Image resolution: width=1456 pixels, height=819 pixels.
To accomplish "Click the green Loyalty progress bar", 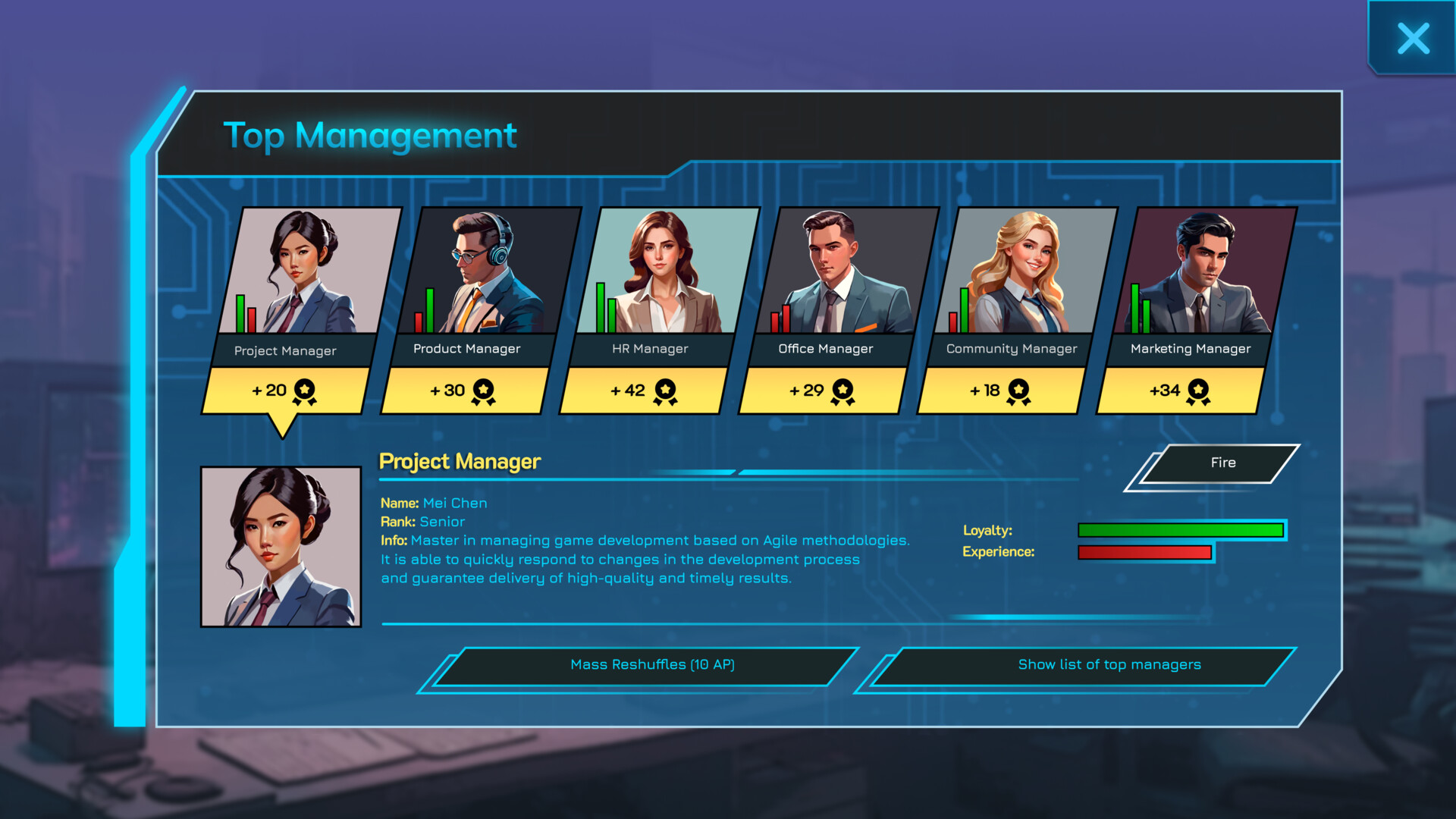I will 1180,529.
